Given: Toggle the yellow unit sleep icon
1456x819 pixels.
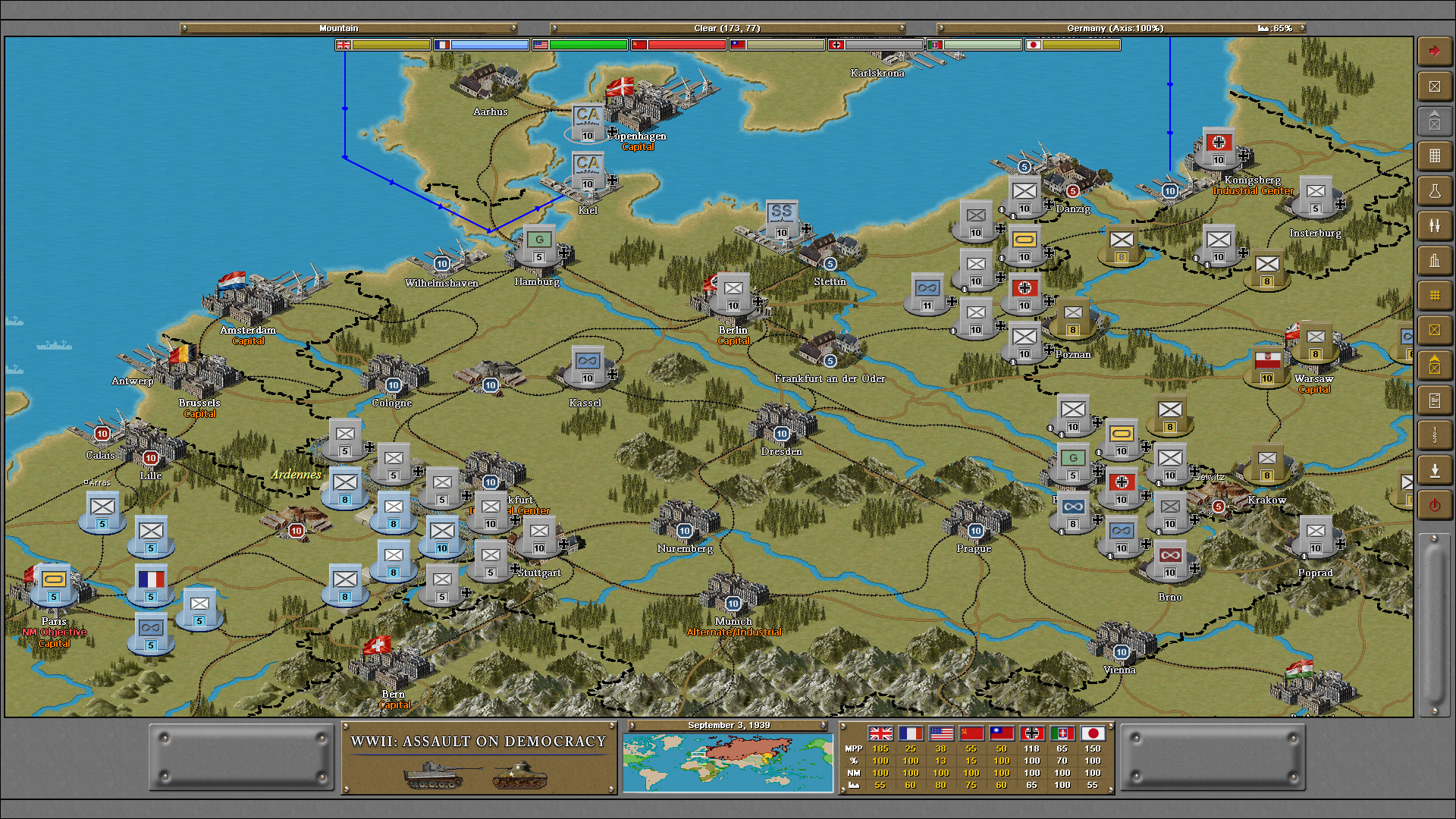Looking at the screenshot, I should (x=1435, y=330).
